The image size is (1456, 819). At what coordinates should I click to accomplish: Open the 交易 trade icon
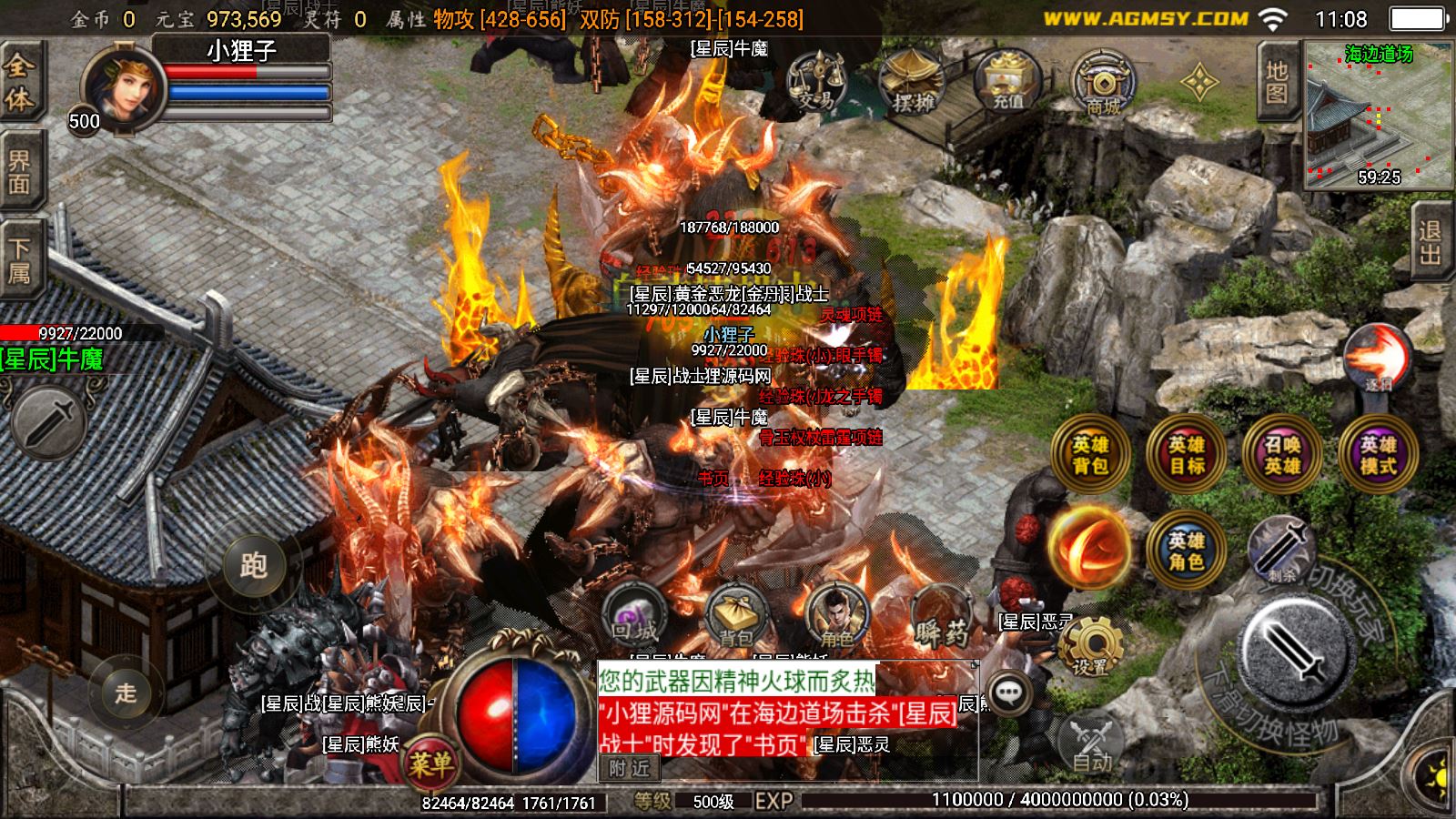tap(815, 82)
